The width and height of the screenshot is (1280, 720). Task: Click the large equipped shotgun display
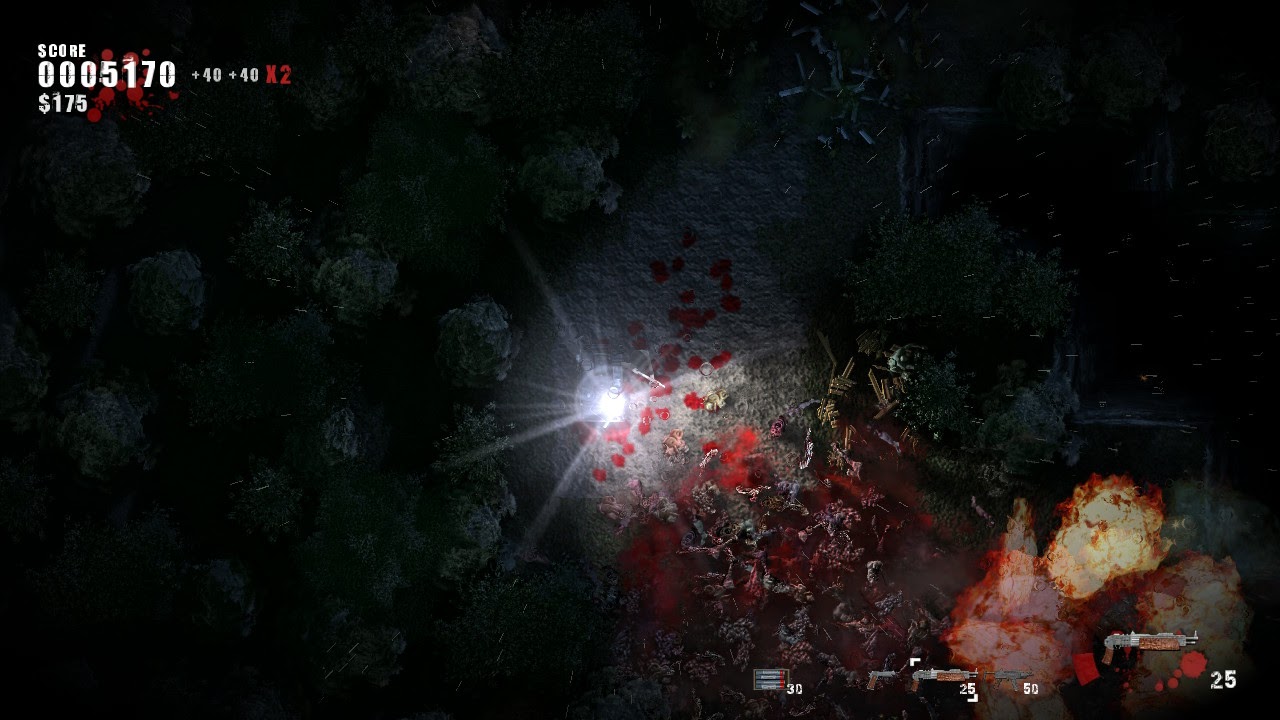tap(1149, 646)
